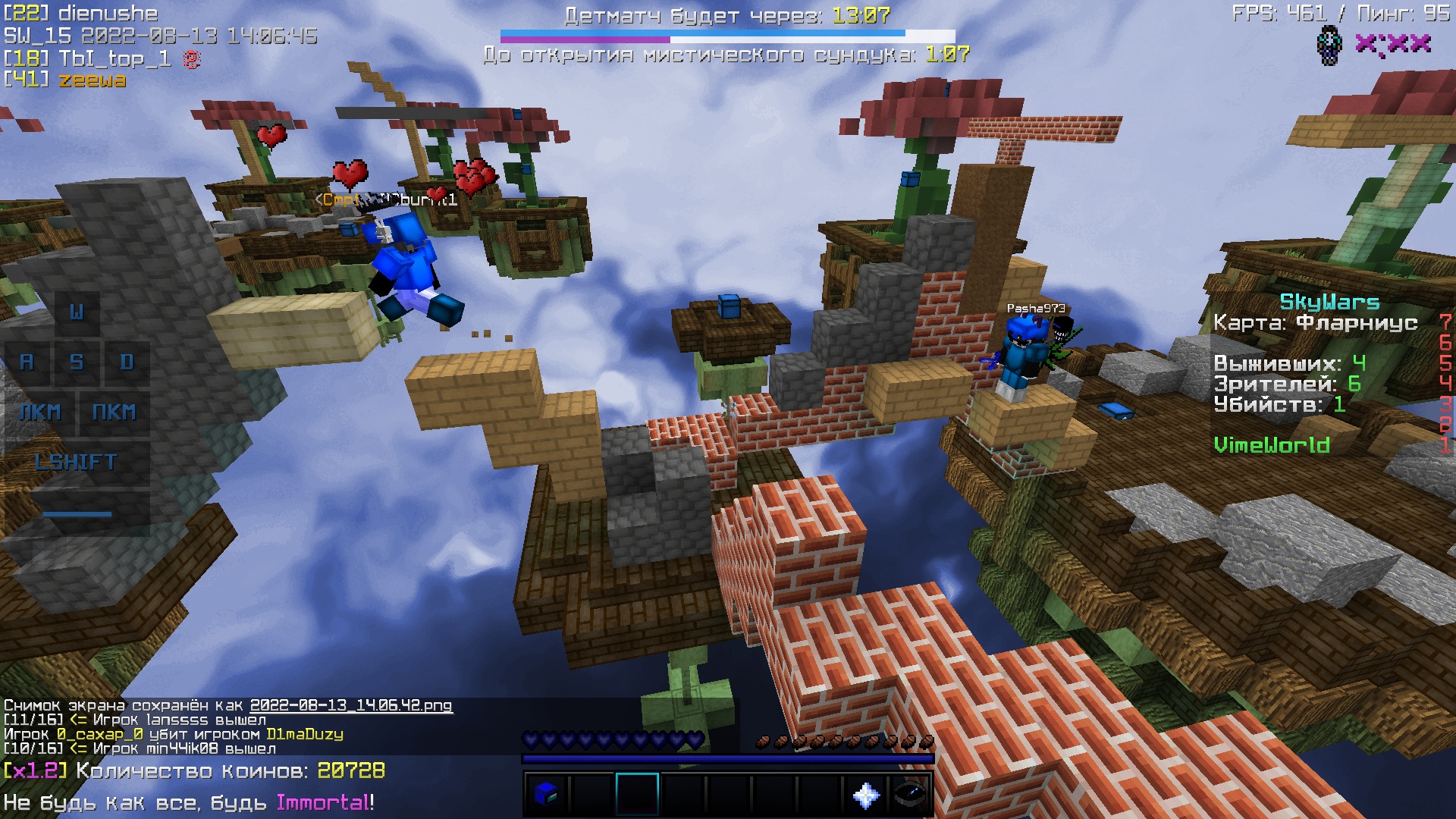Select the compass hotbar slot
The width and height of the screenshot is (1456, 819).
coord(910,794)
